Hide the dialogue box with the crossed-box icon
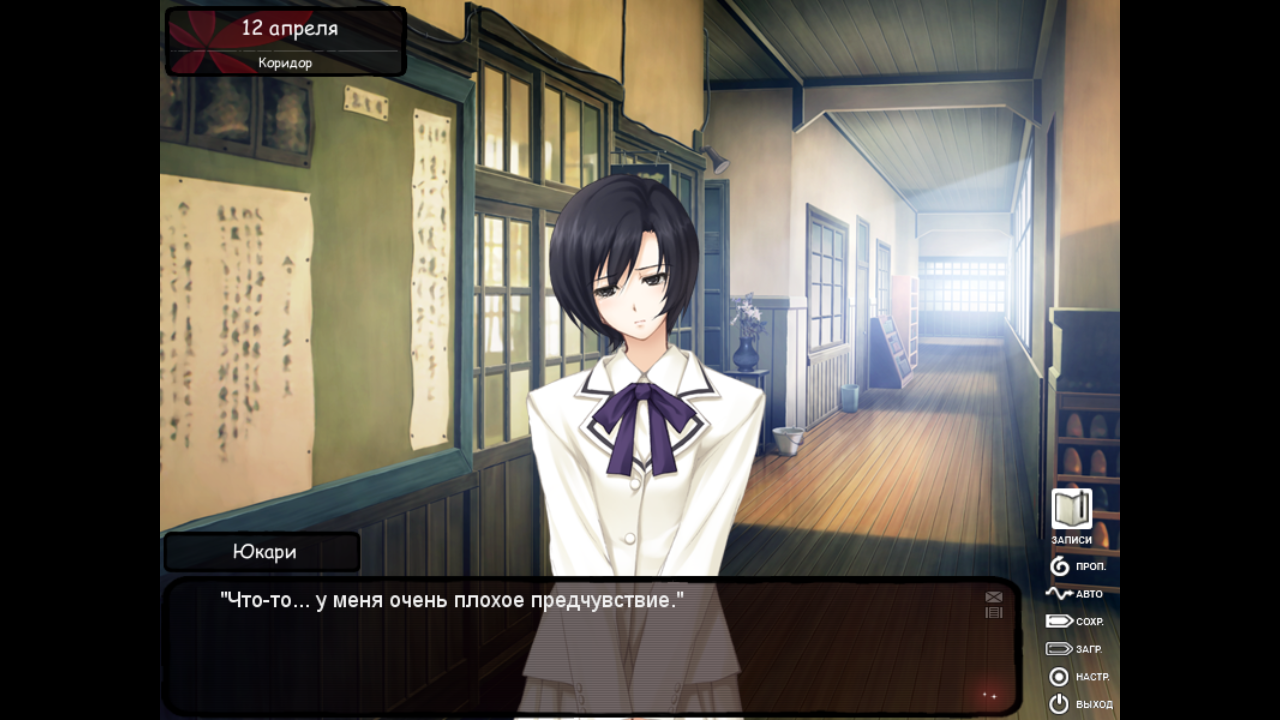1280x720 pixels. [x=993, y=597]
